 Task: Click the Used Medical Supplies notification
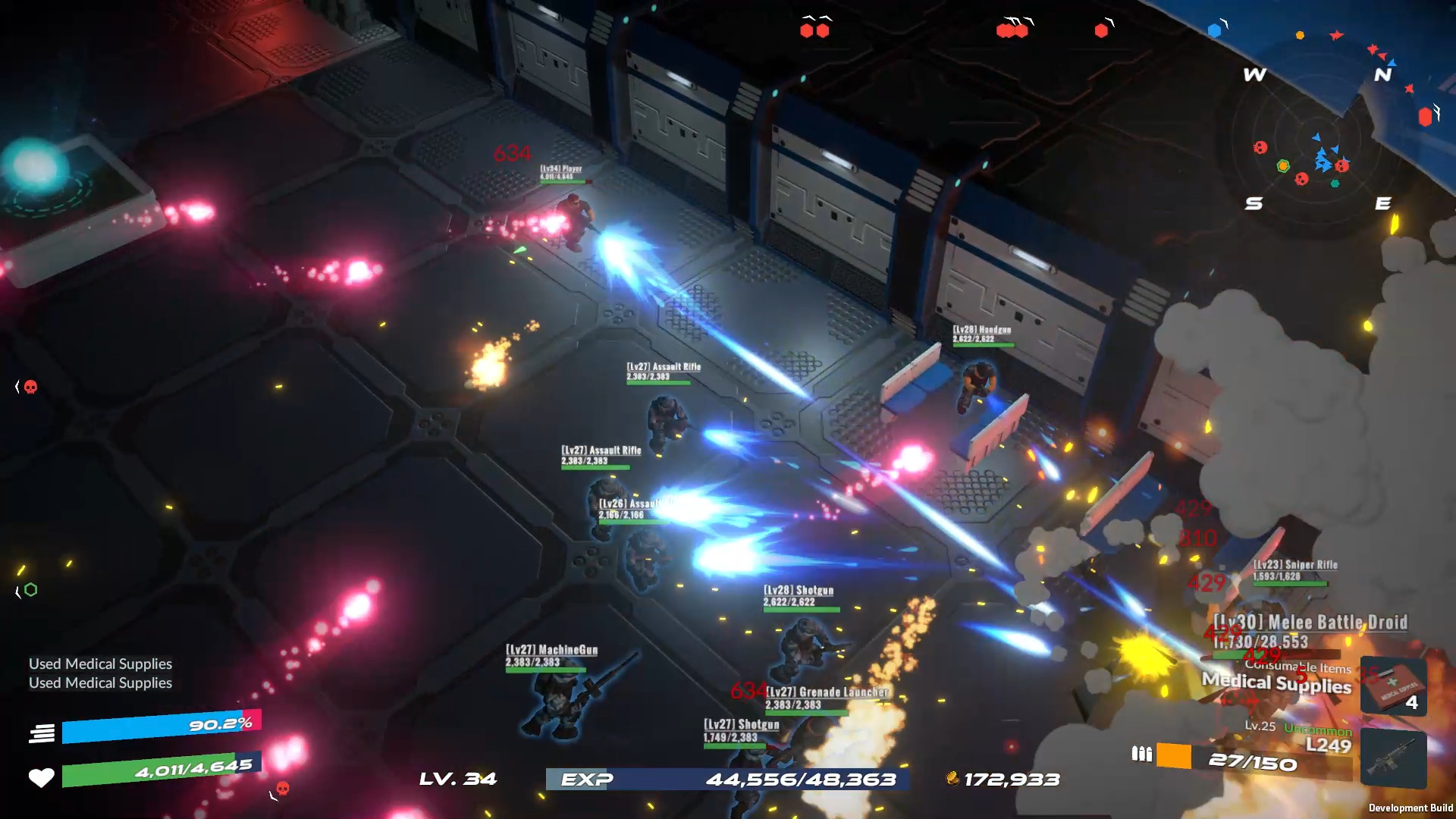pos(101,664)
